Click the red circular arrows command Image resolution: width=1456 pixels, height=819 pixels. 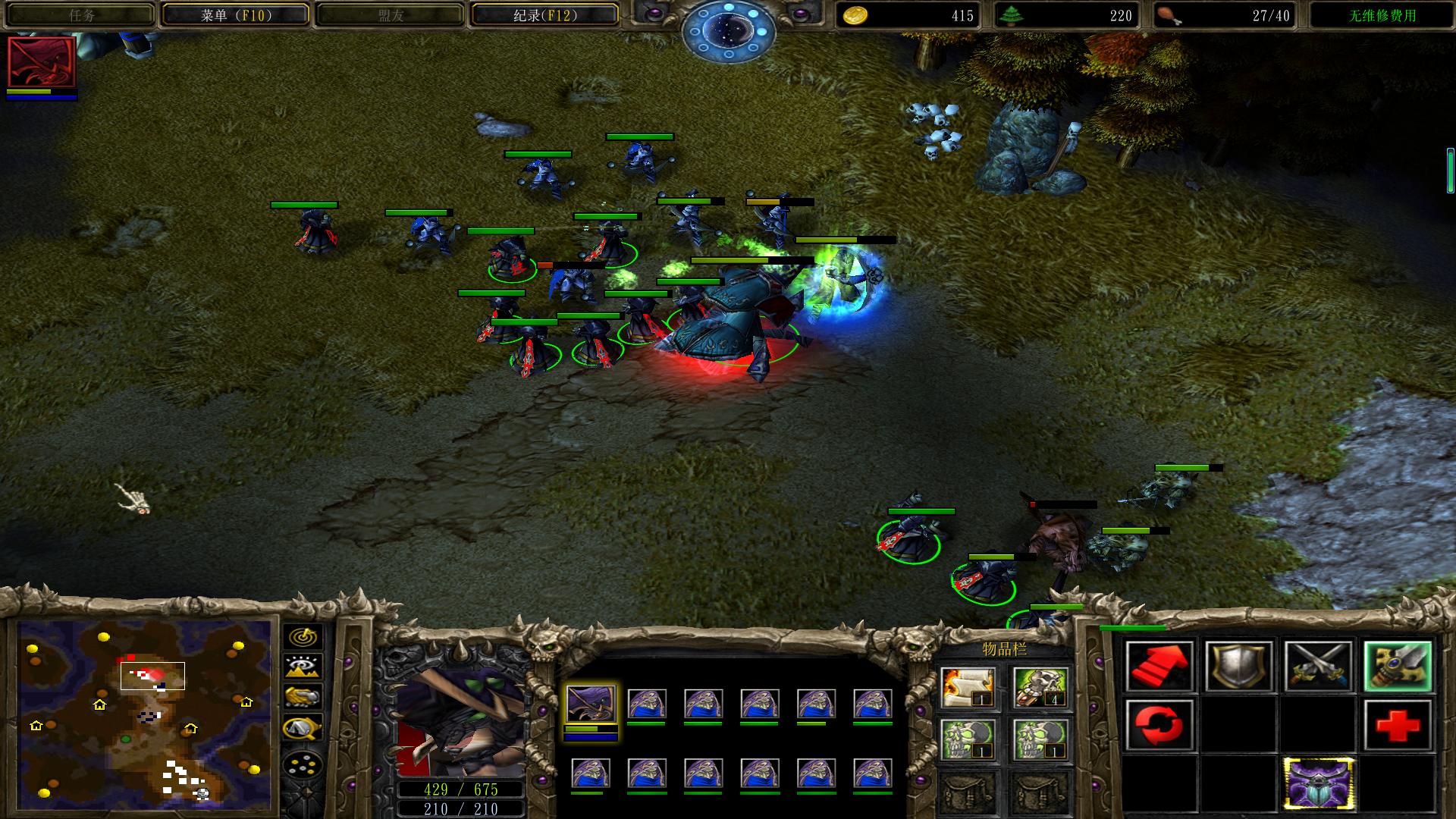1159,725
